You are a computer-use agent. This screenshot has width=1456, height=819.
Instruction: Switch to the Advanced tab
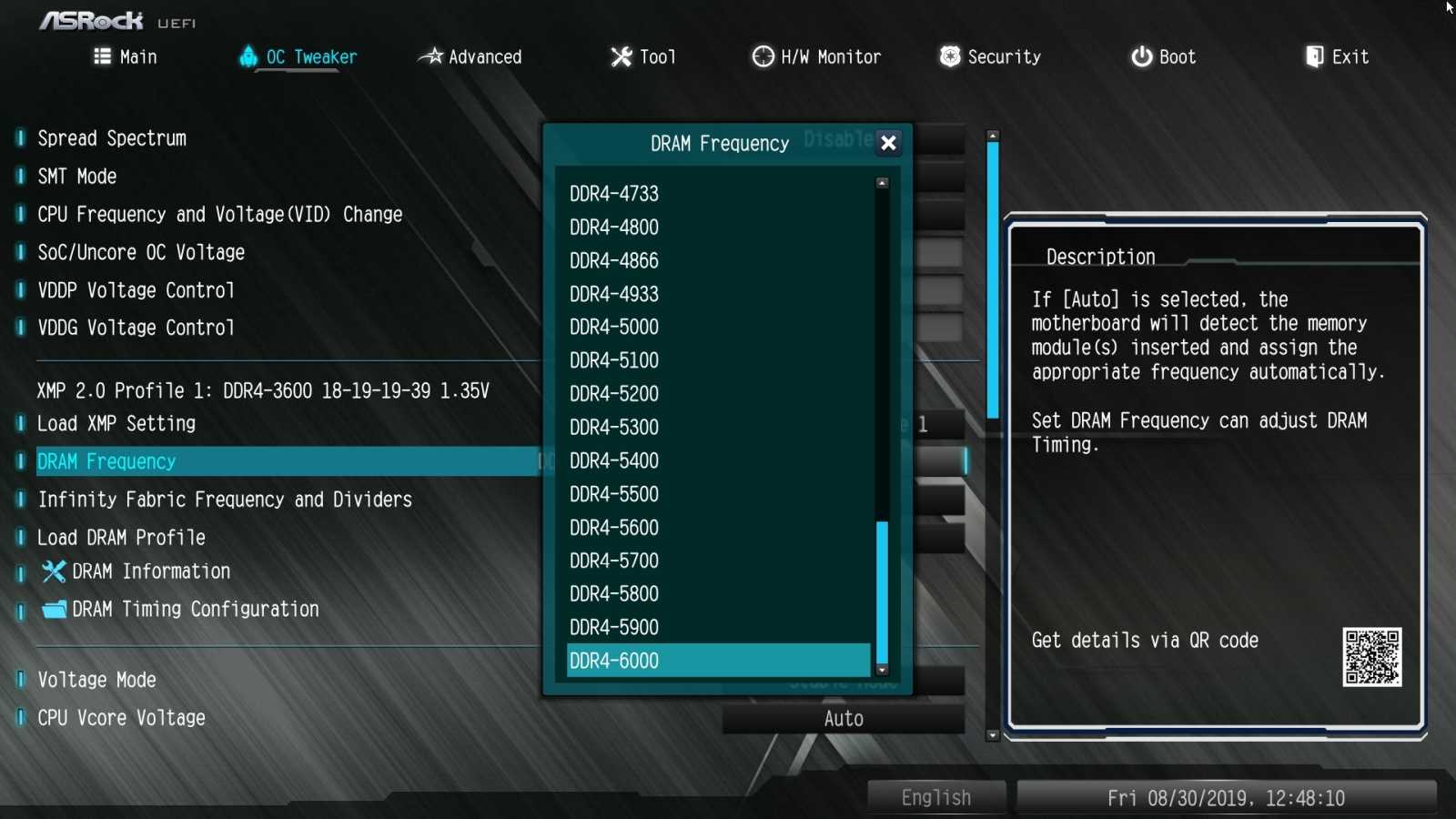click(470, 56)
